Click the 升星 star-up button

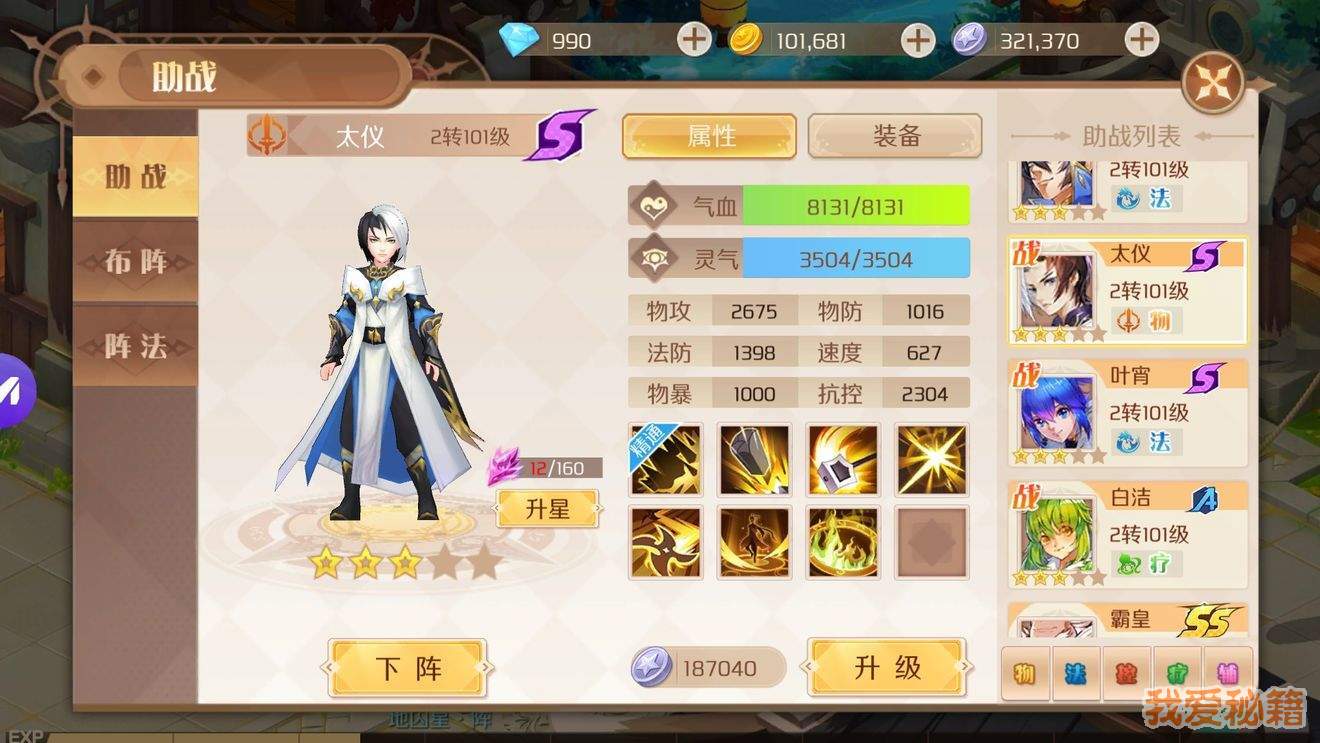tap(548, 508)
